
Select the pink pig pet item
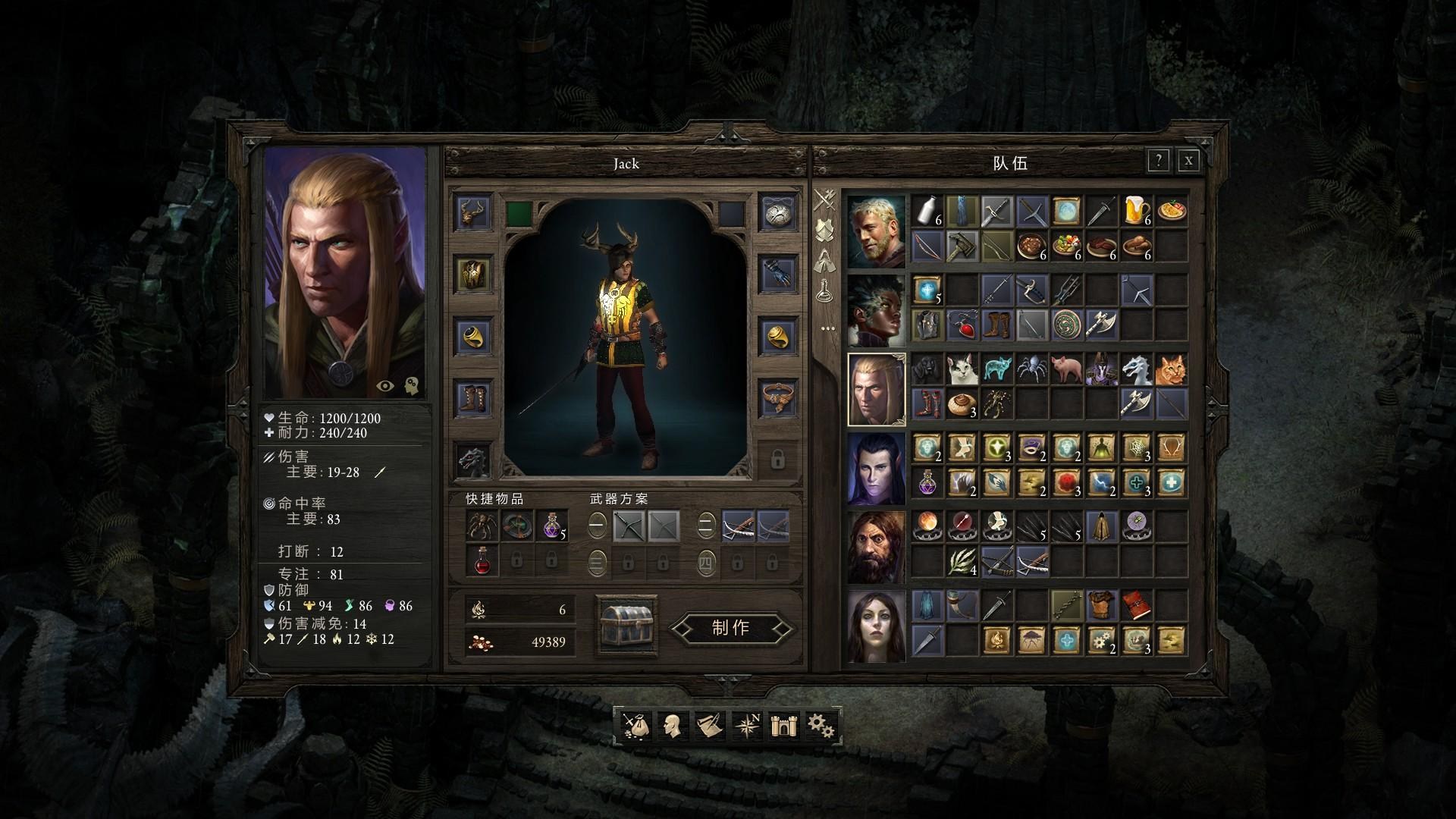tap(1065, 369)
